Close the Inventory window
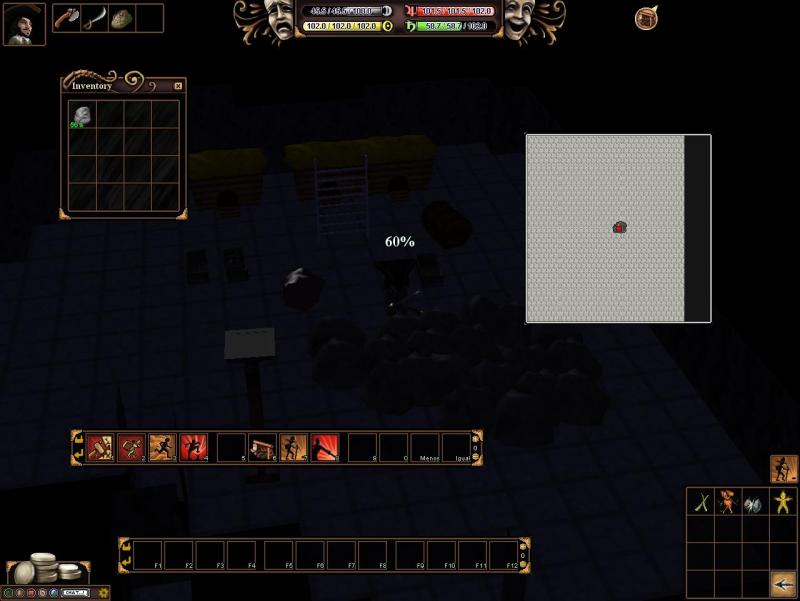 point(178,86)
